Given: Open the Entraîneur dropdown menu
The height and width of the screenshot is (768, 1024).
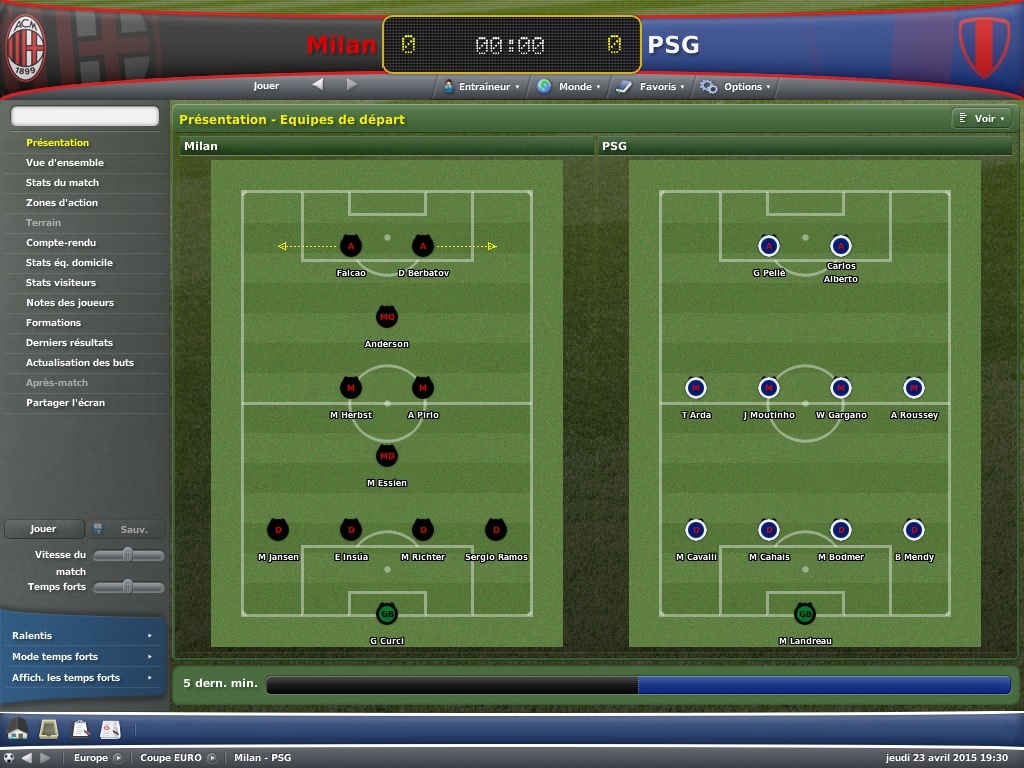Looking at the screenshot, I should coord(482,87).
